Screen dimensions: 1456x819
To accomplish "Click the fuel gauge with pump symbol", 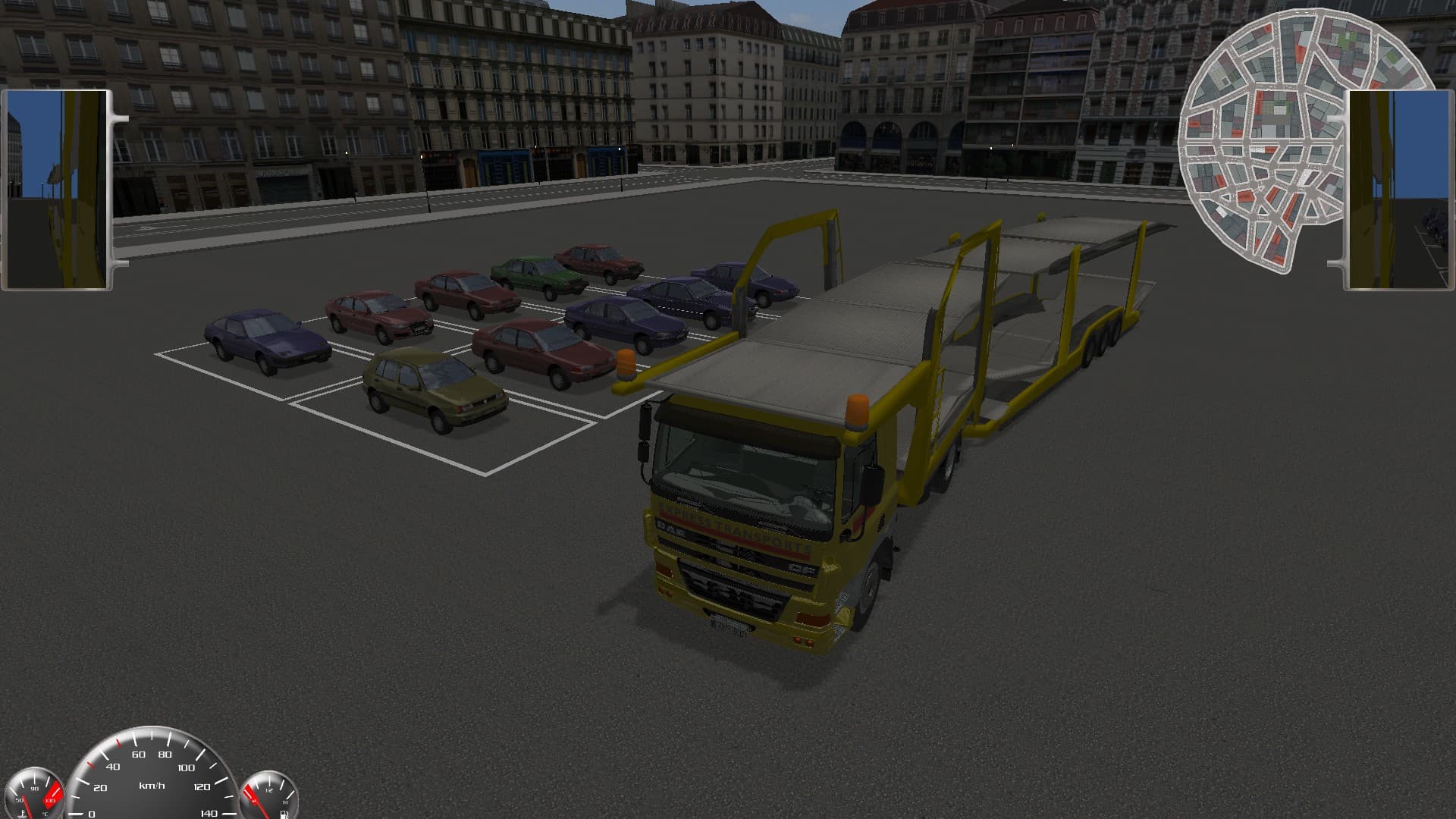I will (269, 796).
